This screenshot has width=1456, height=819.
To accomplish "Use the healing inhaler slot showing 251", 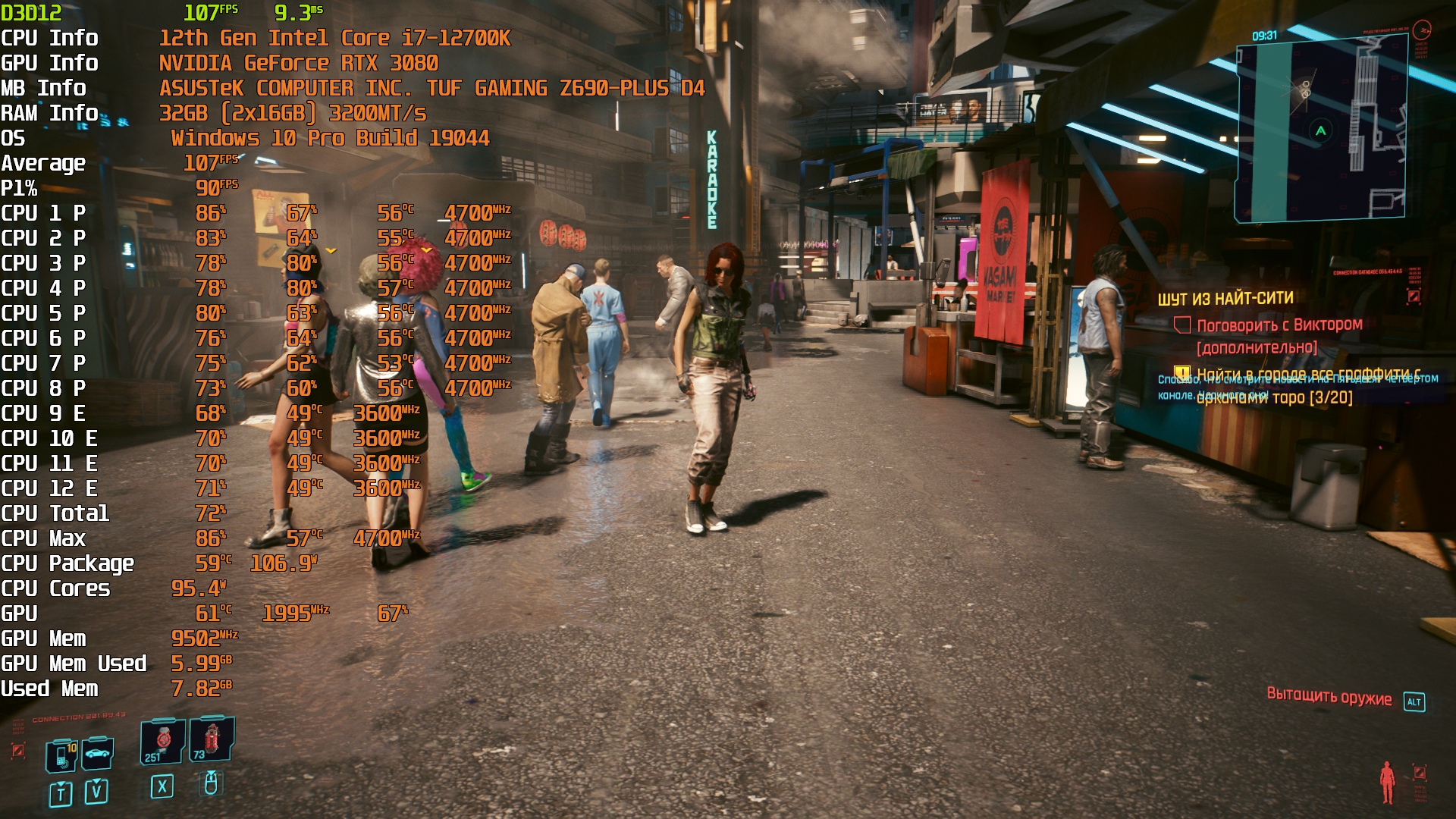I will [162, 741].
